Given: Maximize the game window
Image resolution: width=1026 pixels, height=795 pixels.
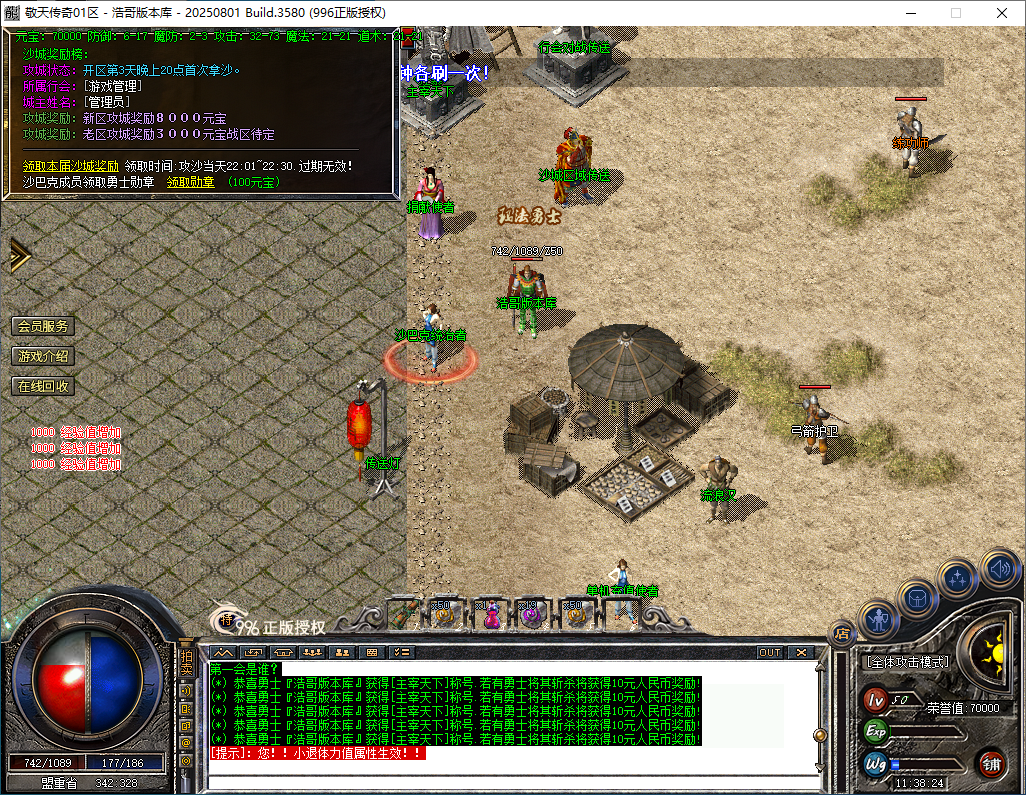Looking at the screenshot, I should pos(955,13).
